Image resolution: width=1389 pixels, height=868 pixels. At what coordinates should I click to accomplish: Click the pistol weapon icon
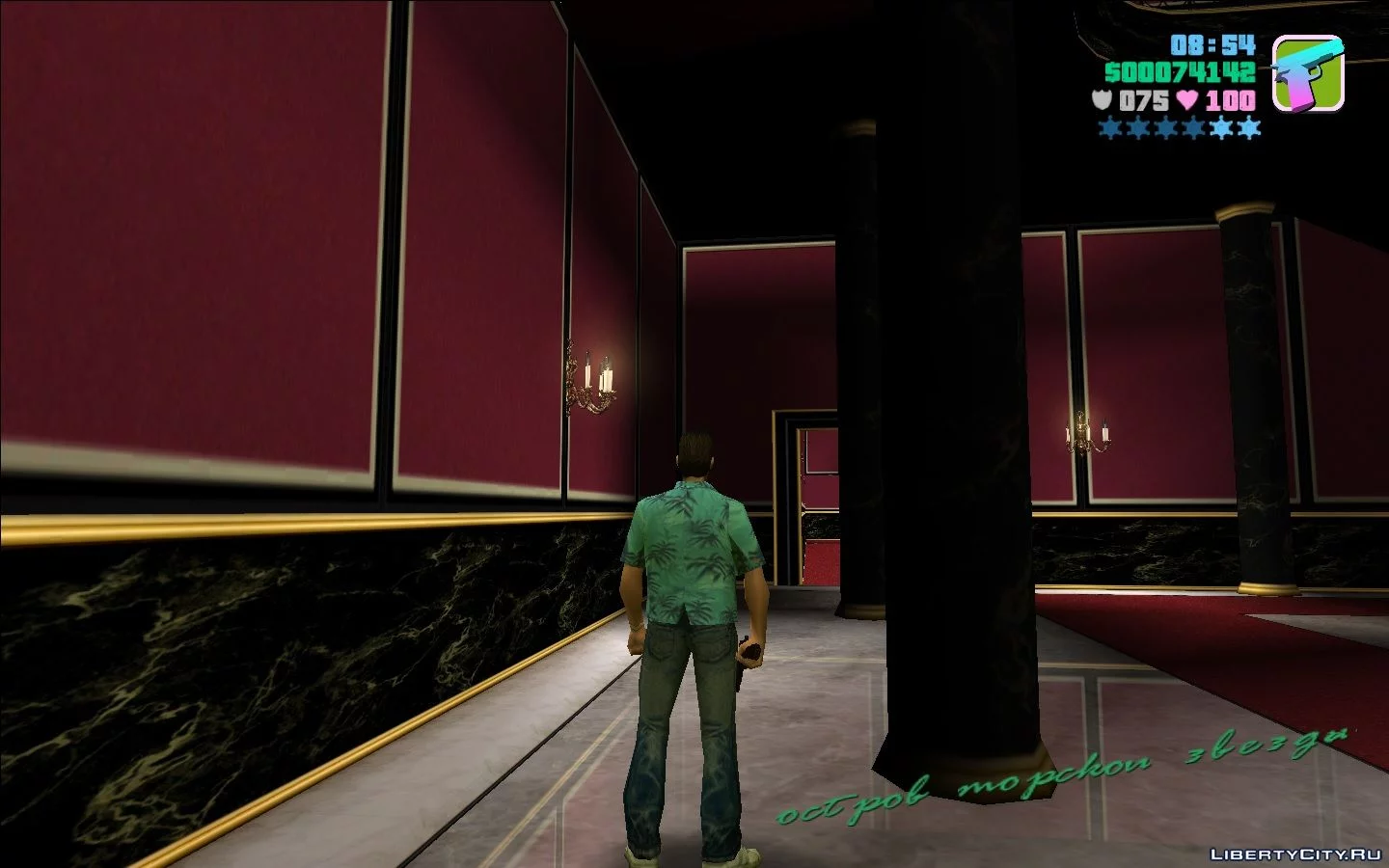(1307, 73)
